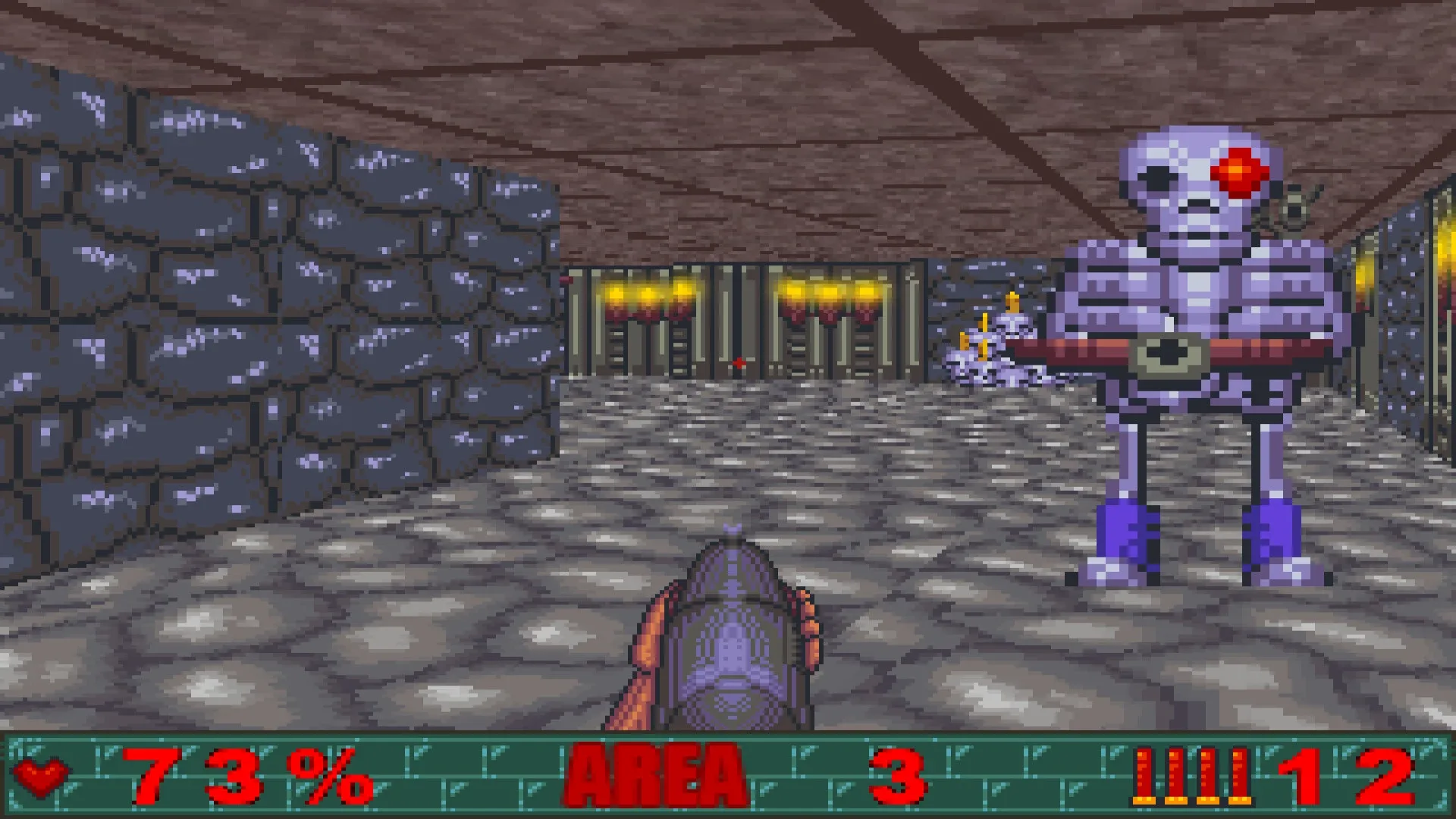Click the small red item on the floor
The height and width of the screenshot is (819, 1456).
(x=739, y=362)
